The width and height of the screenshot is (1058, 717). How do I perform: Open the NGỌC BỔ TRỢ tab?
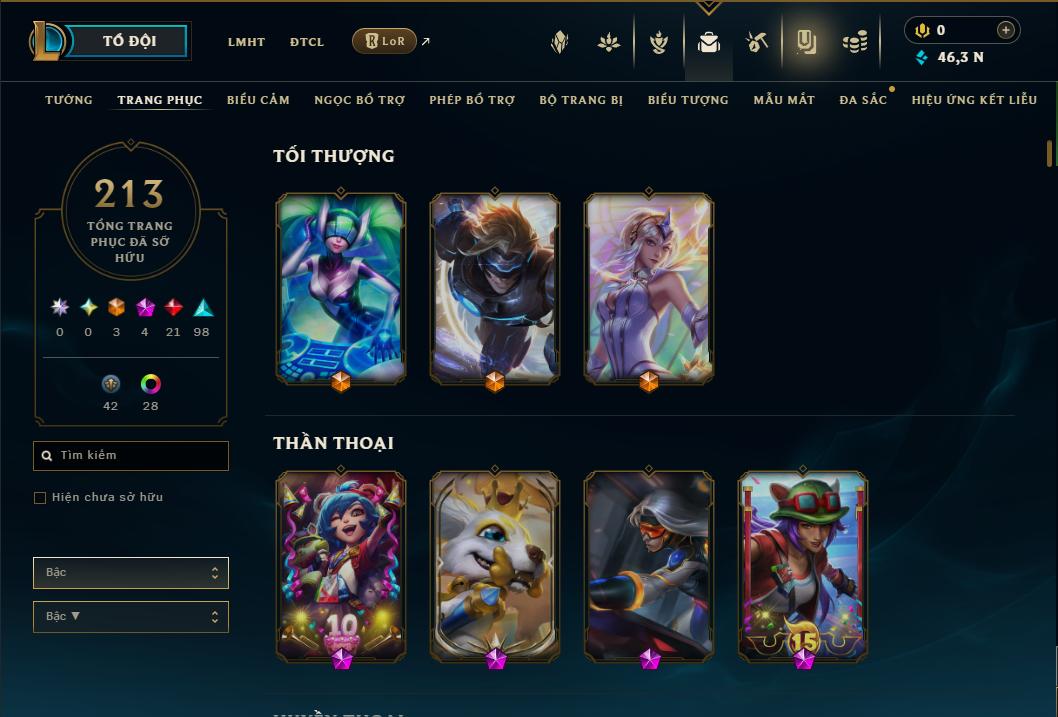click(359, 100)
